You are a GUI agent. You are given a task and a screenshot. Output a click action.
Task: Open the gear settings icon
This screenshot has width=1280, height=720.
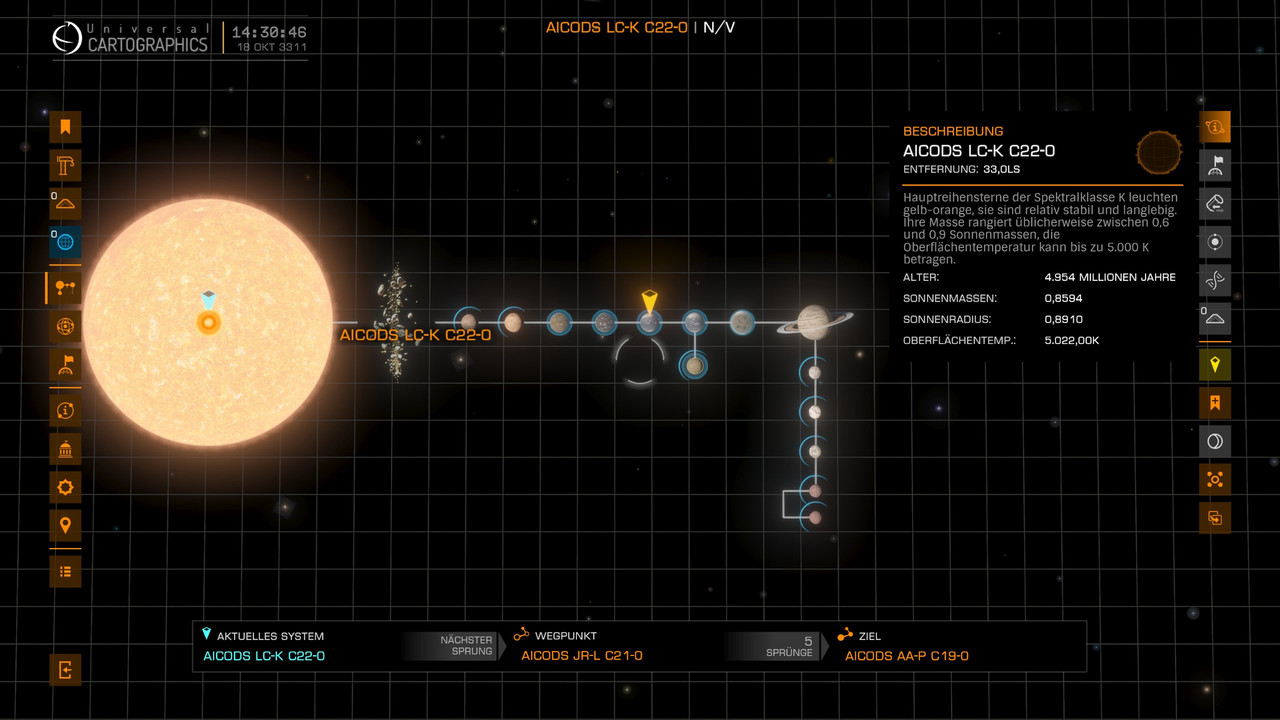(65, 488)
